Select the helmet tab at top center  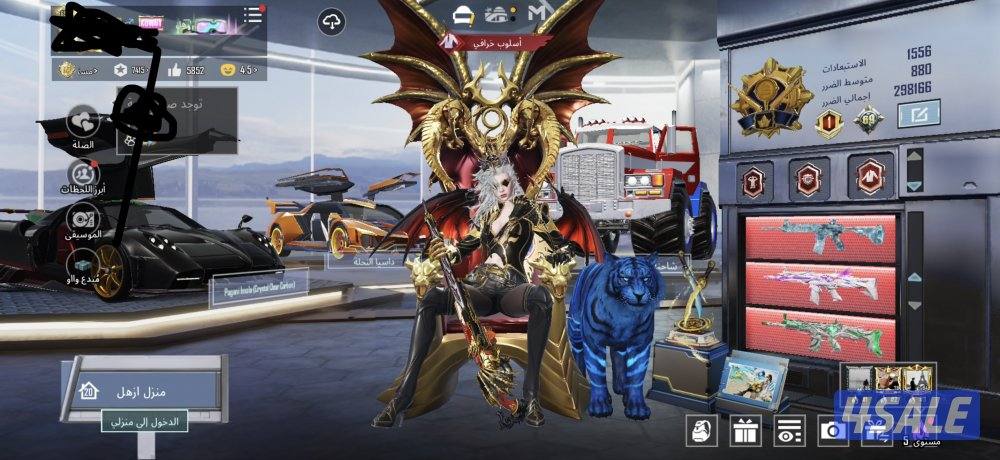point(462,15)
